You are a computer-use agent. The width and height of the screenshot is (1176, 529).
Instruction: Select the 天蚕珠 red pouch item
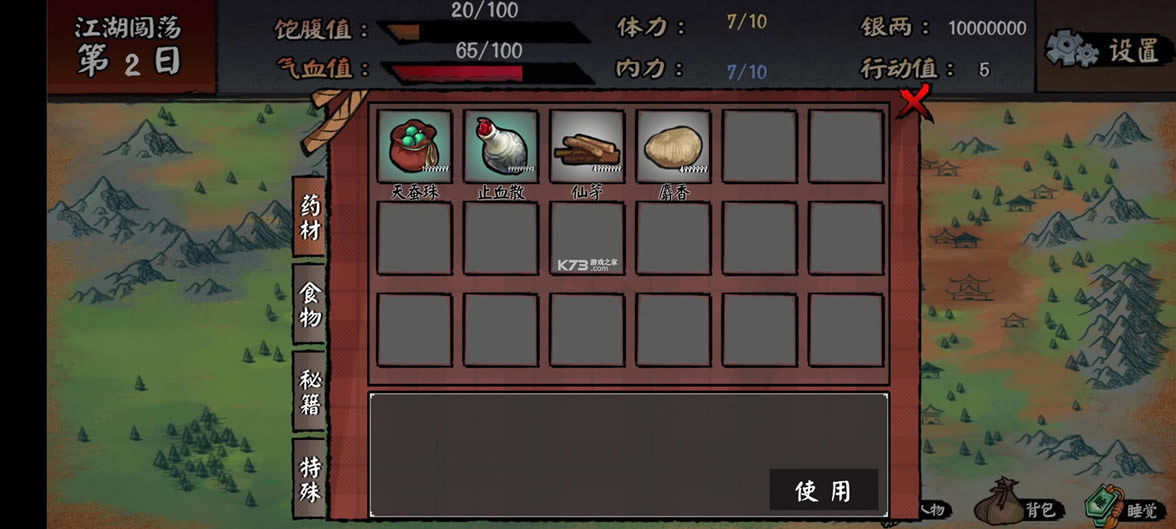coord(414,146)
